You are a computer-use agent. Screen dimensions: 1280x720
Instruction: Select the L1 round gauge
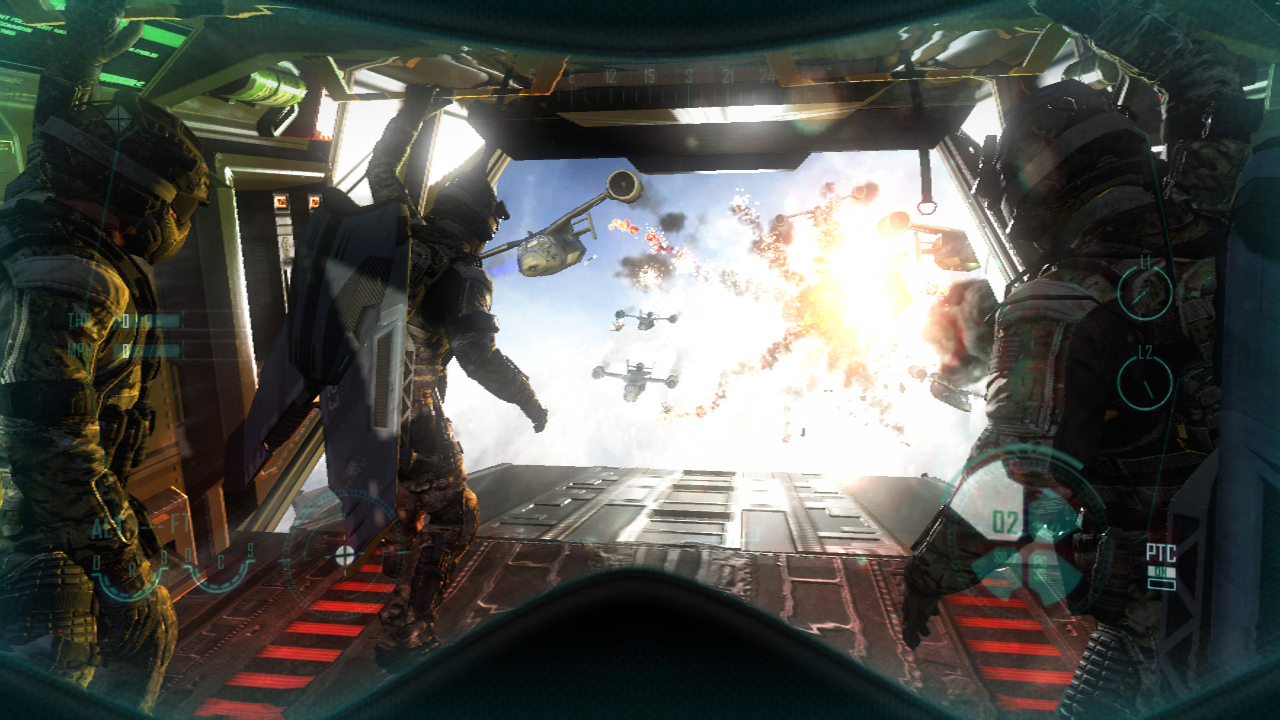[1145, 292]
